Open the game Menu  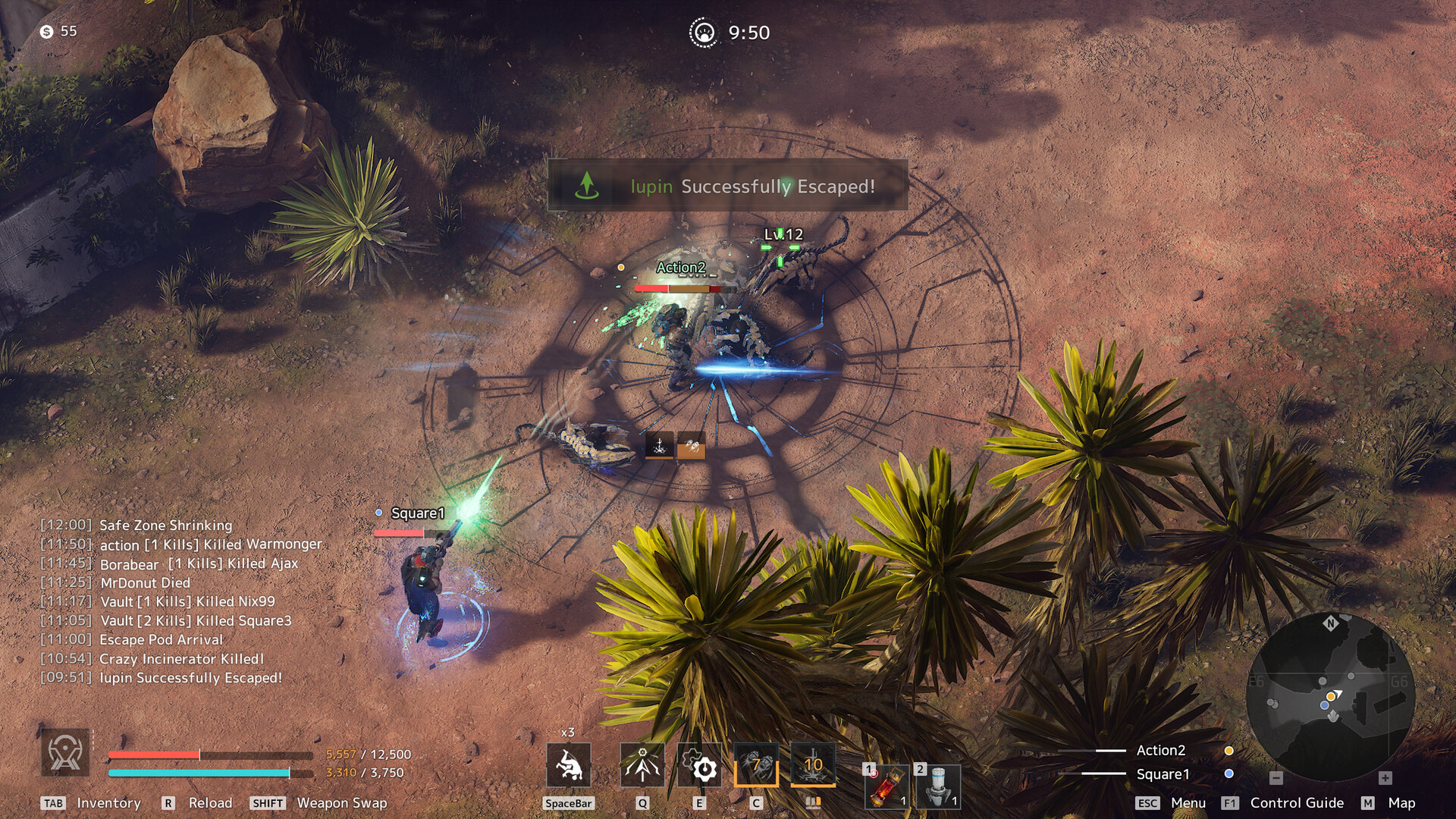(x=1188, y=803)
